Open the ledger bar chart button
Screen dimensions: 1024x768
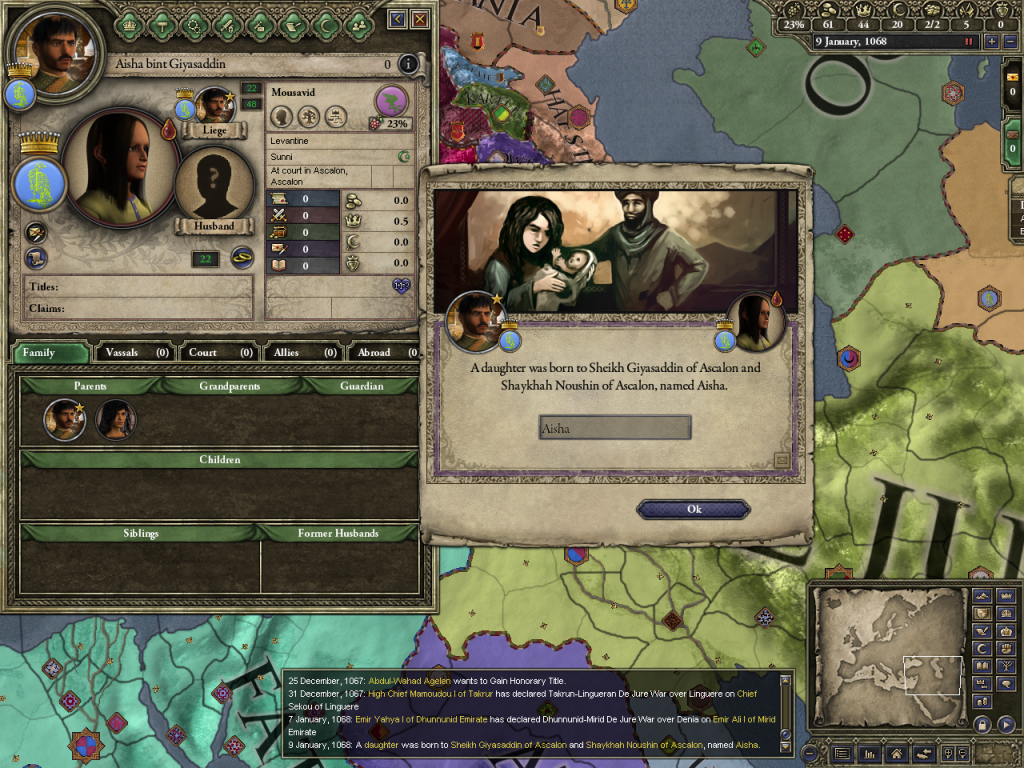870,753
